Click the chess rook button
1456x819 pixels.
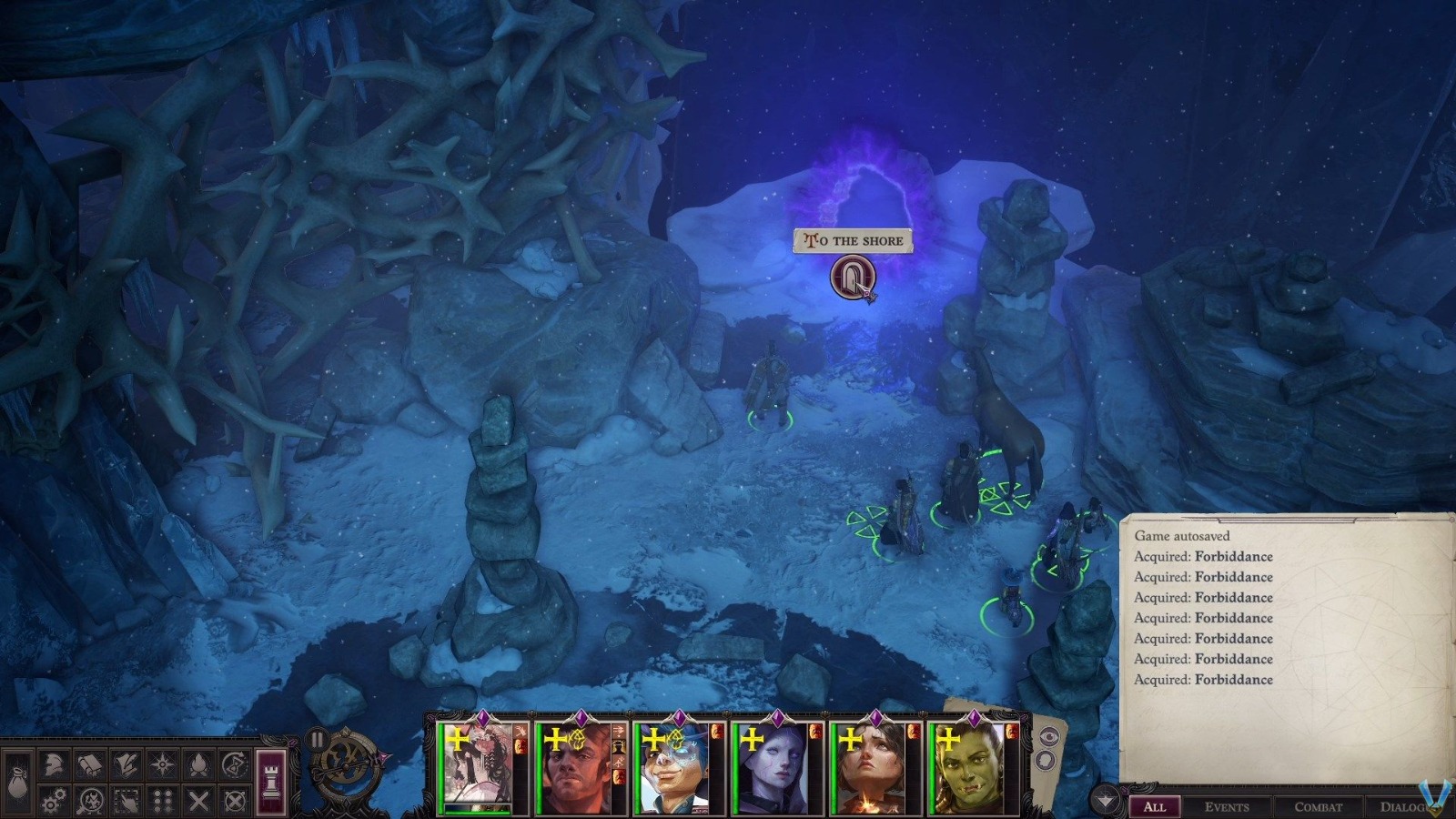[272, 782]
